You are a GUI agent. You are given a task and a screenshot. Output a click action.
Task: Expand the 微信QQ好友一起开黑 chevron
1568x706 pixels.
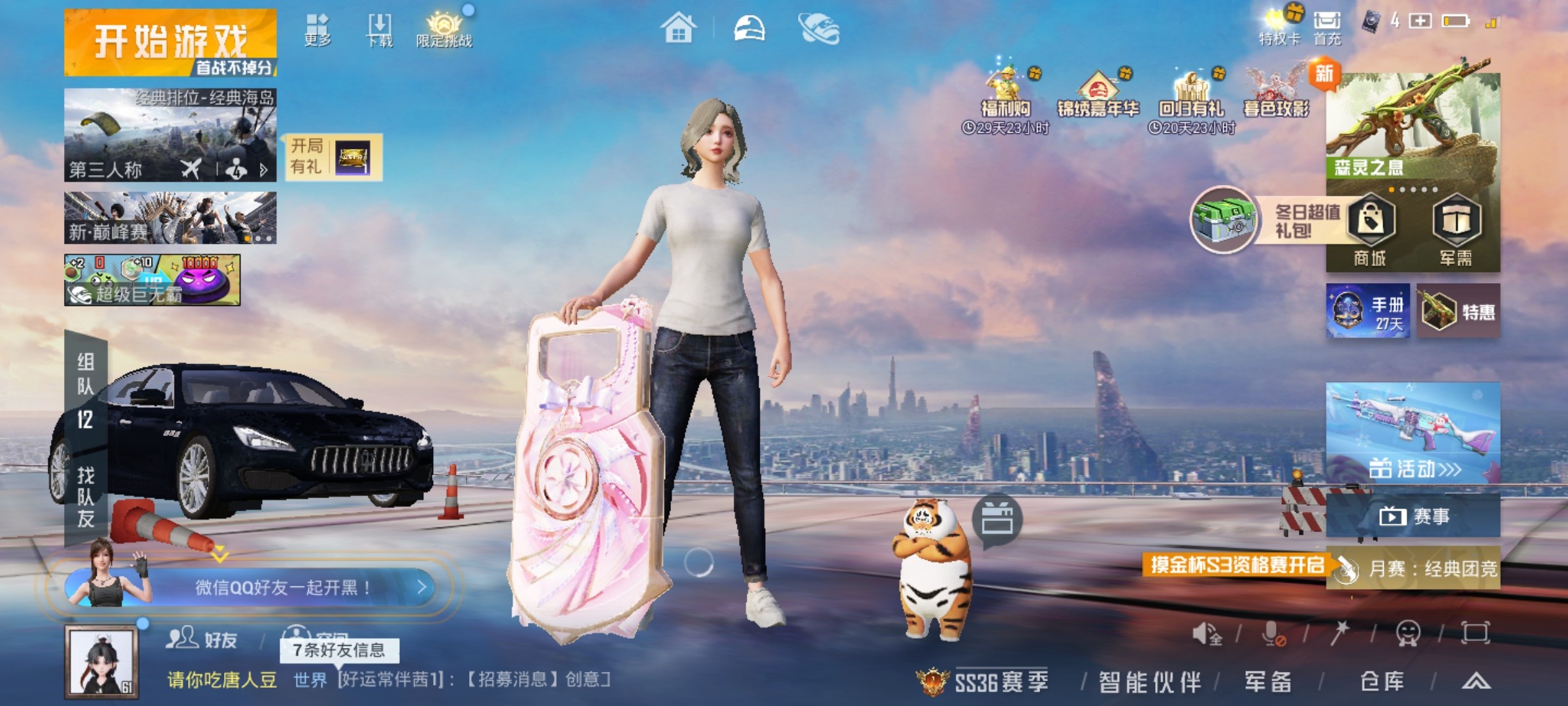[x=422, y=587]
